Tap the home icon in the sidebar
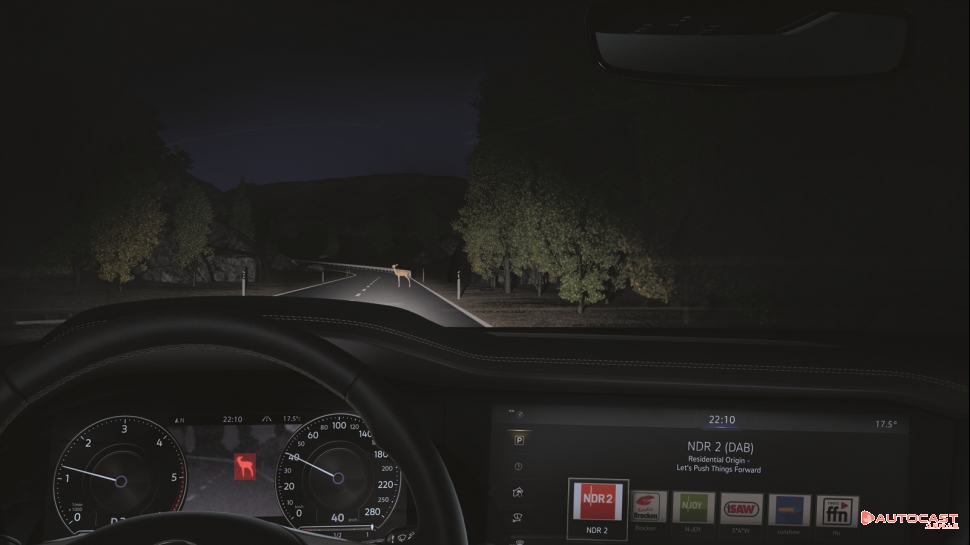The image size is (970, 545). pos(518,492)
